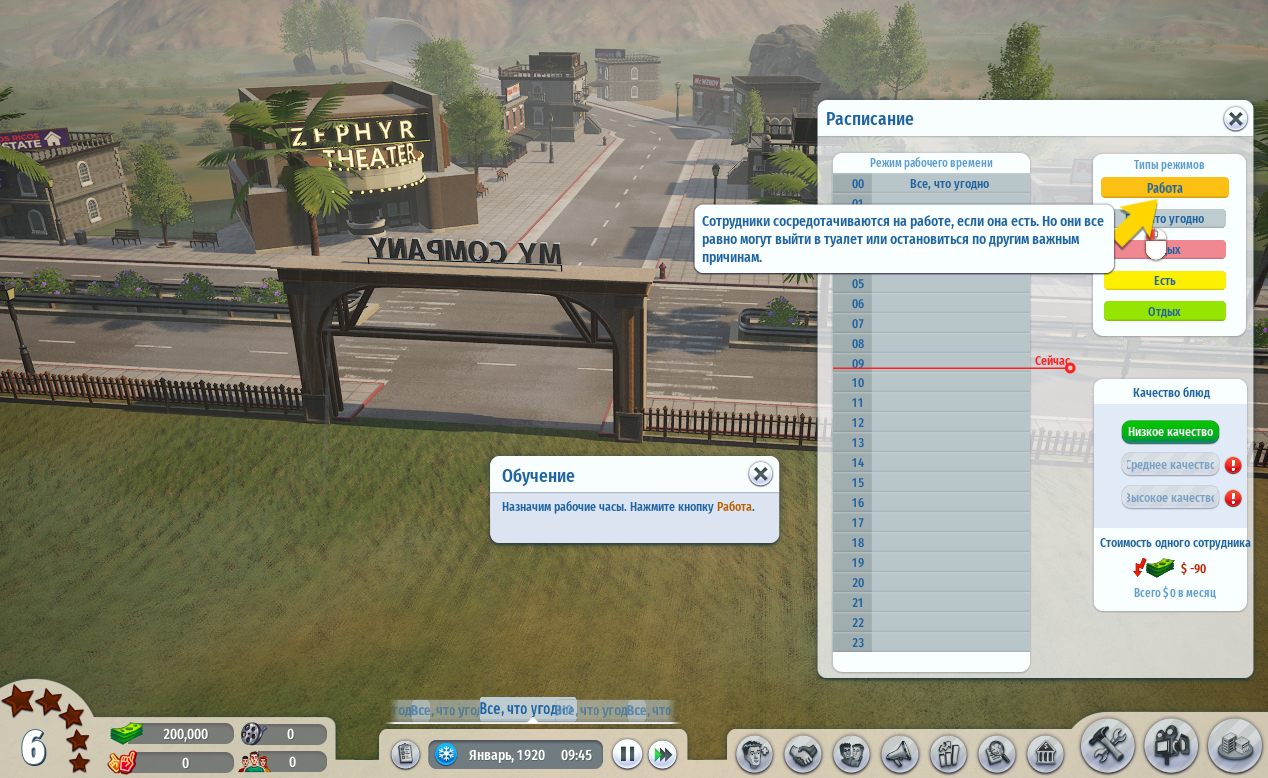The image size is (1268, 778).
Task: Open the buildings city menu
Action: 1234,747
